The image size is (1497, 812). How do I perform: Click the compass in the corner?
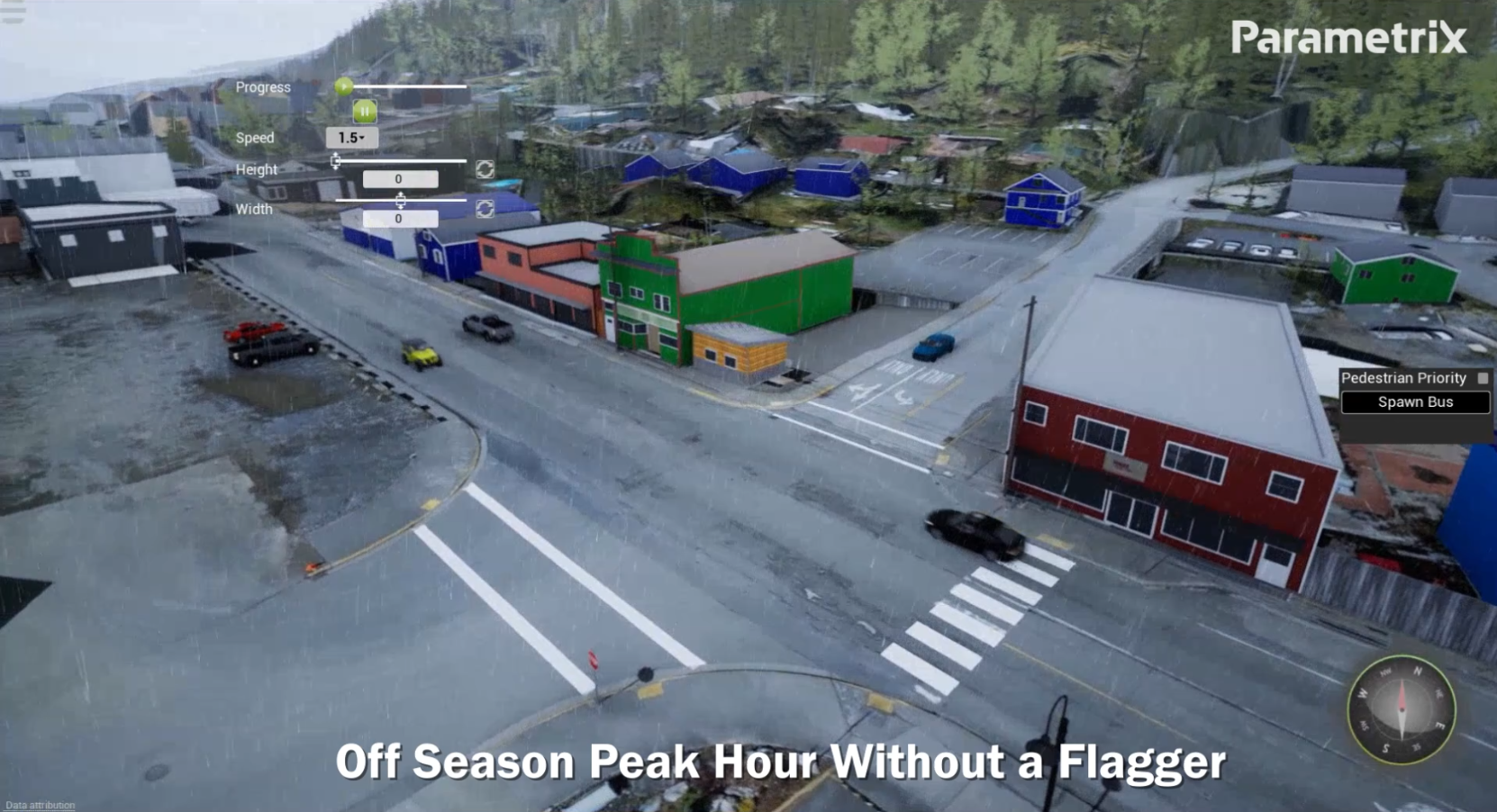(x=1401, y=710)
